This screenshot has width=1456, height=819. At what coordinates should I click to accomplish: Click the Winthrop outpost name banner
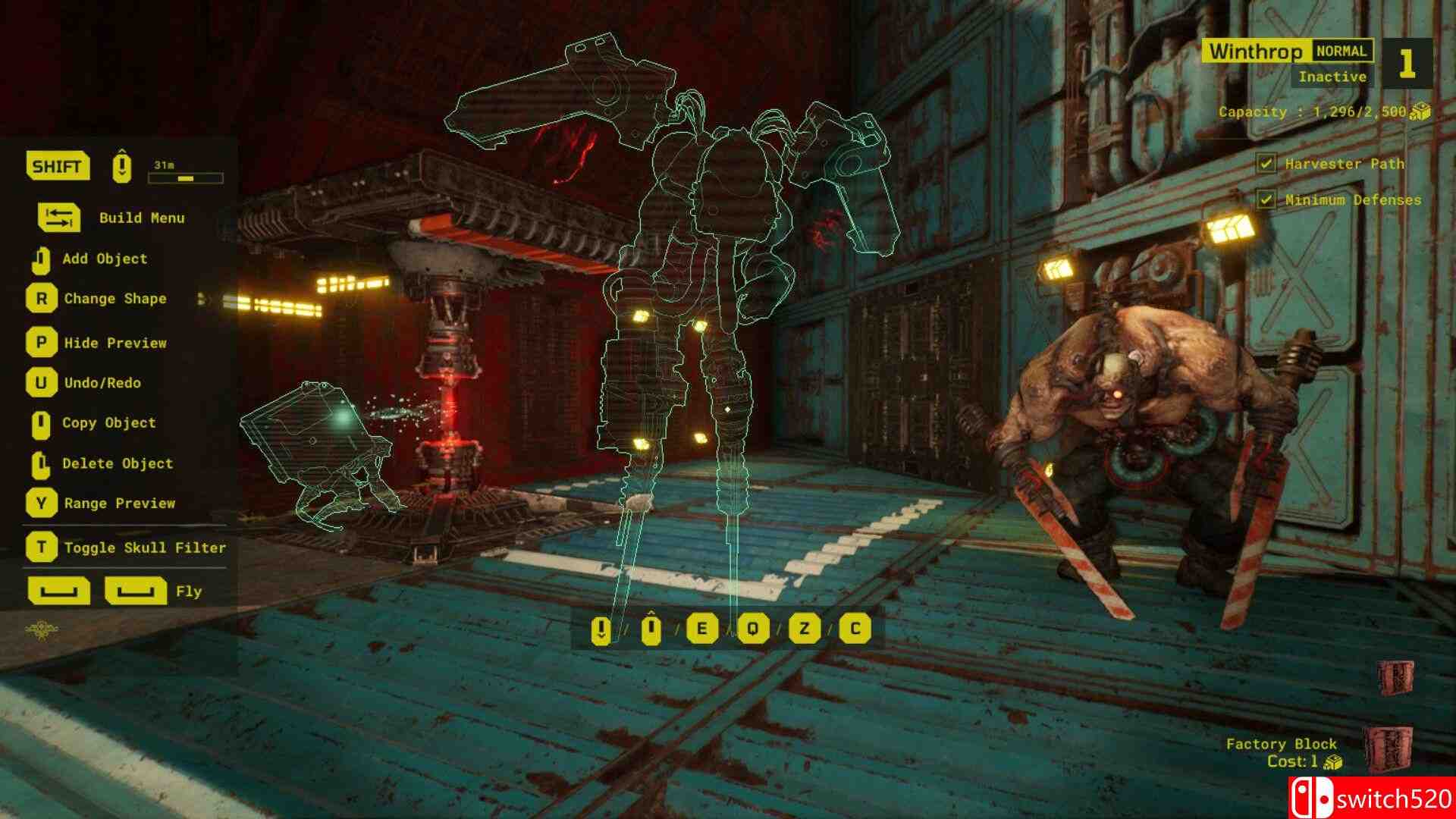coord(1255,52)
